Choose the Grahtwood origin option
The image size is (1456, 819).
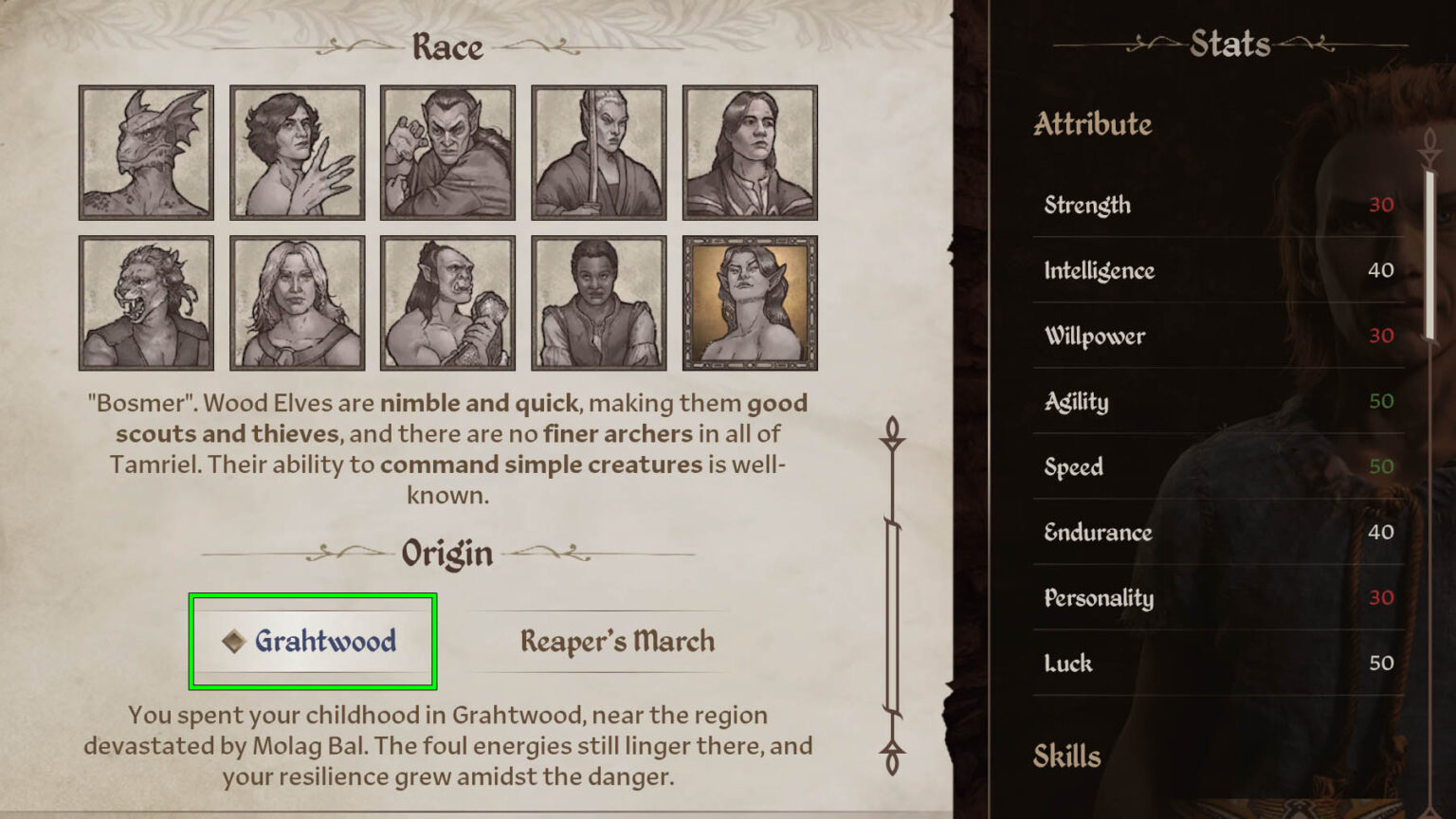coord(313,641)
